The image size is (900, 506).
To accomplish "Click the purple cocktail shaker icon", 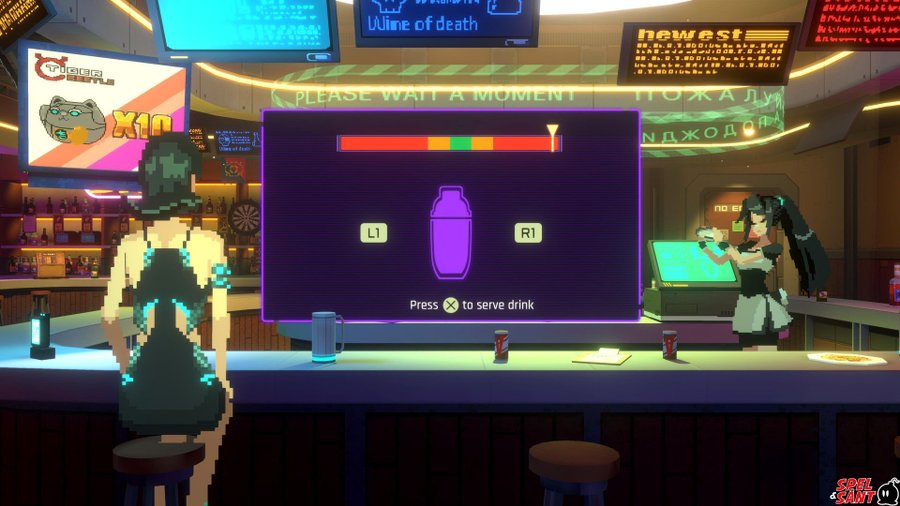I will tap(450, 233).
